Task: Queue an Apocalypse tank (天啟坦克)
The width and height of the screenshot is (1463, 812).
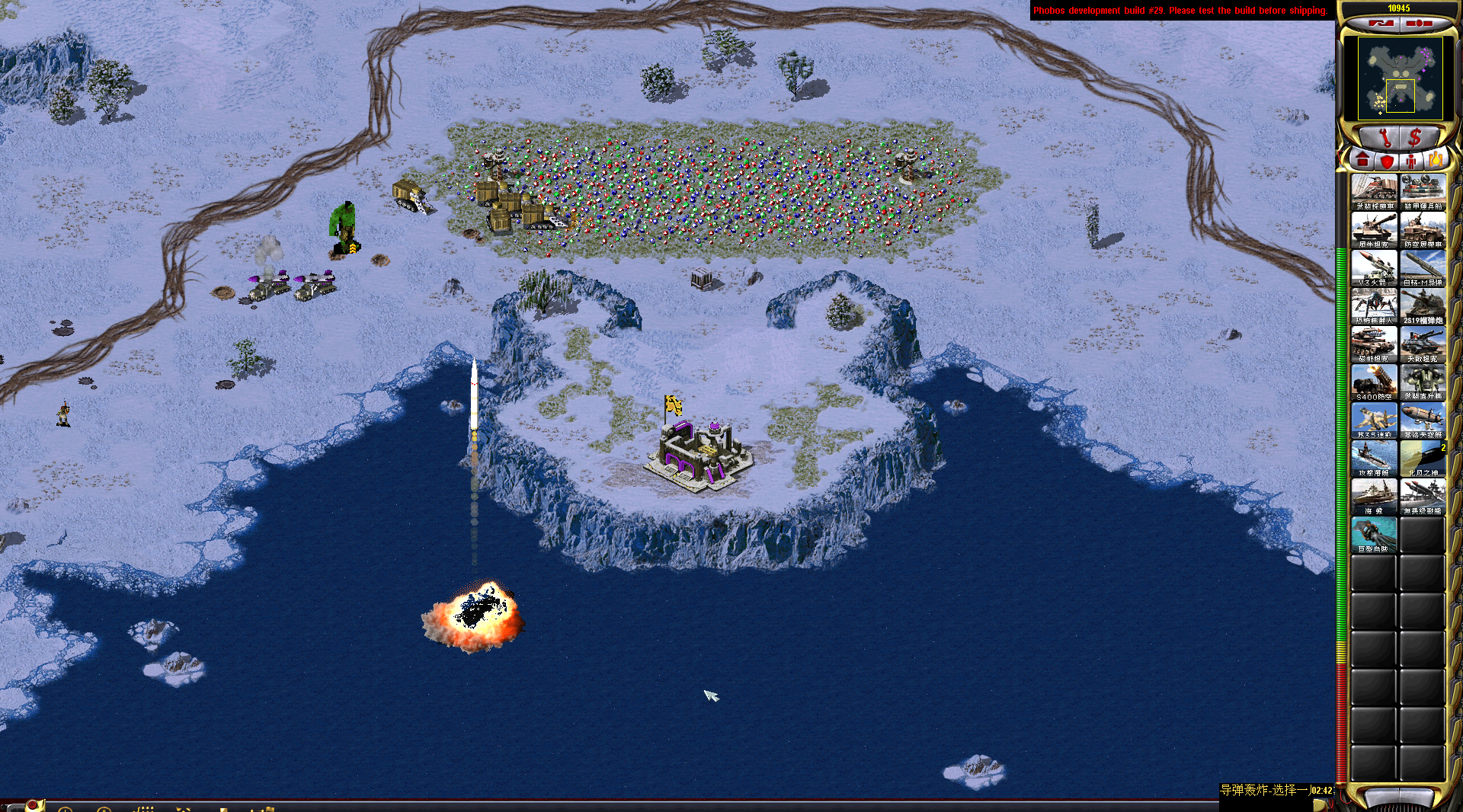Action: (1423, 344)
